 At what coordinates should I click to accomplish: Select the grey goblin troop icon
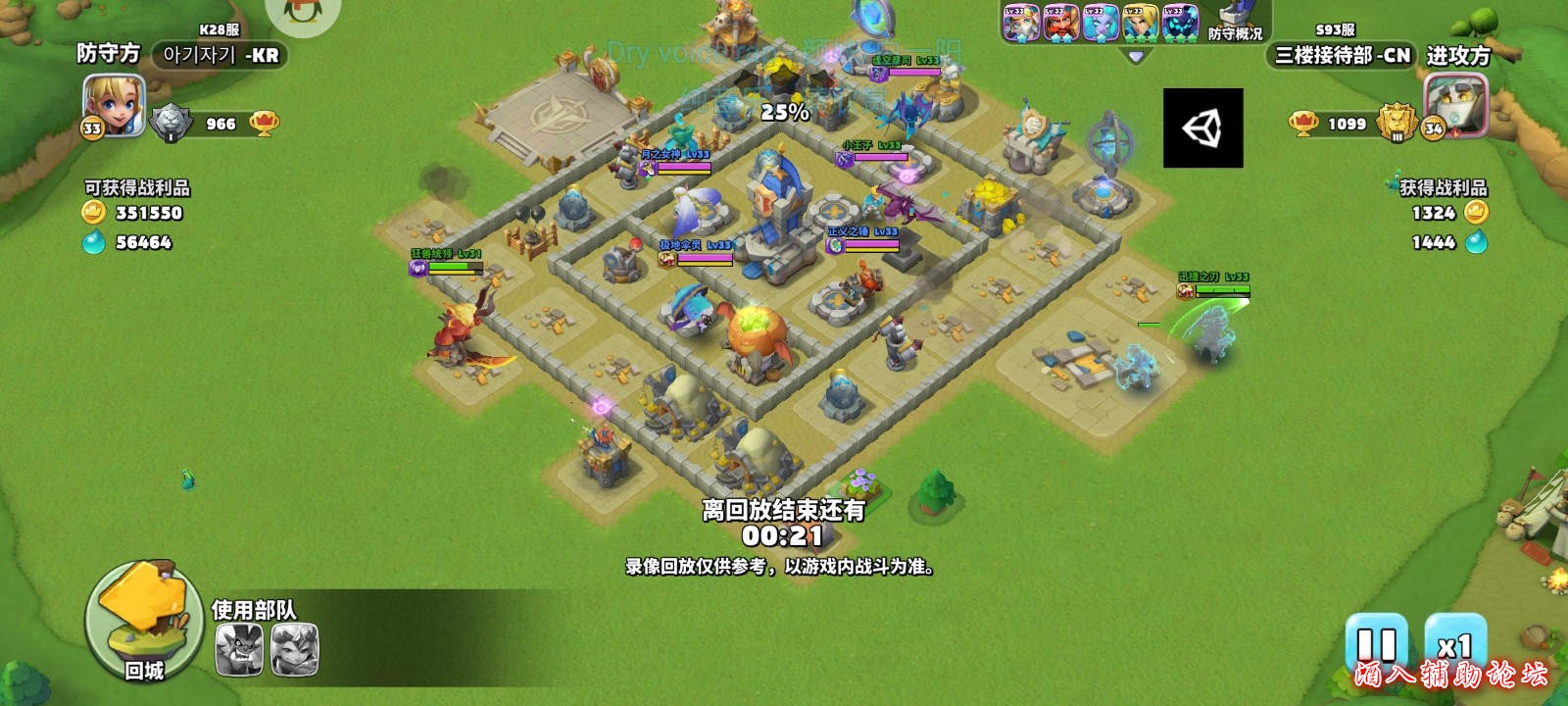[x=239, y=649]
